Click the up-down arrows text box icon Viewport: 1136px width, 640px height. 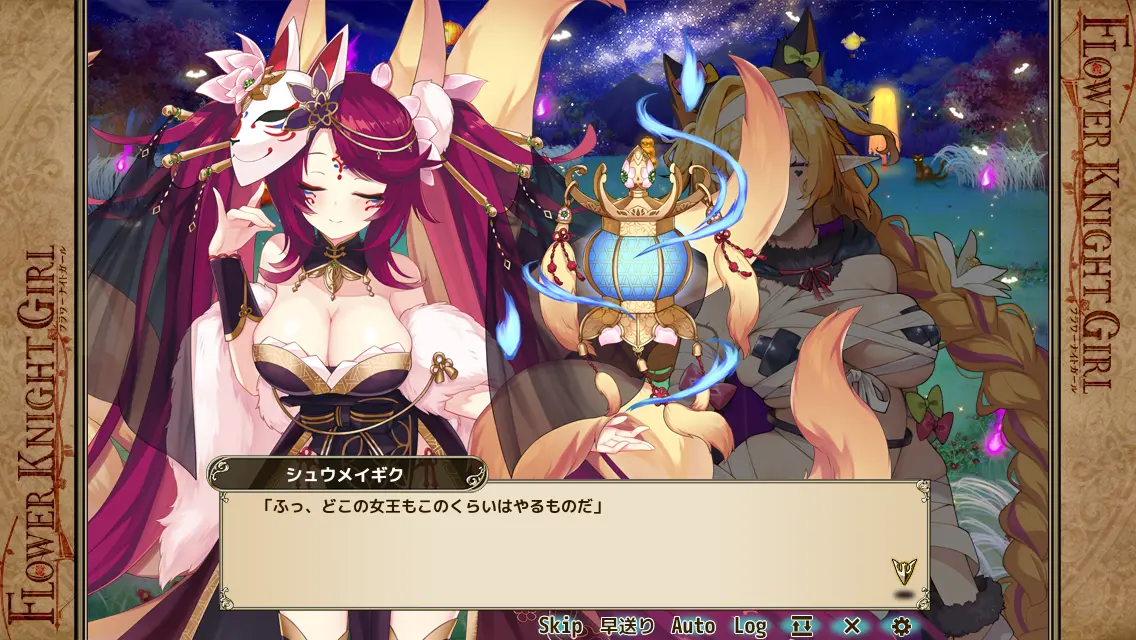[802, 626]
